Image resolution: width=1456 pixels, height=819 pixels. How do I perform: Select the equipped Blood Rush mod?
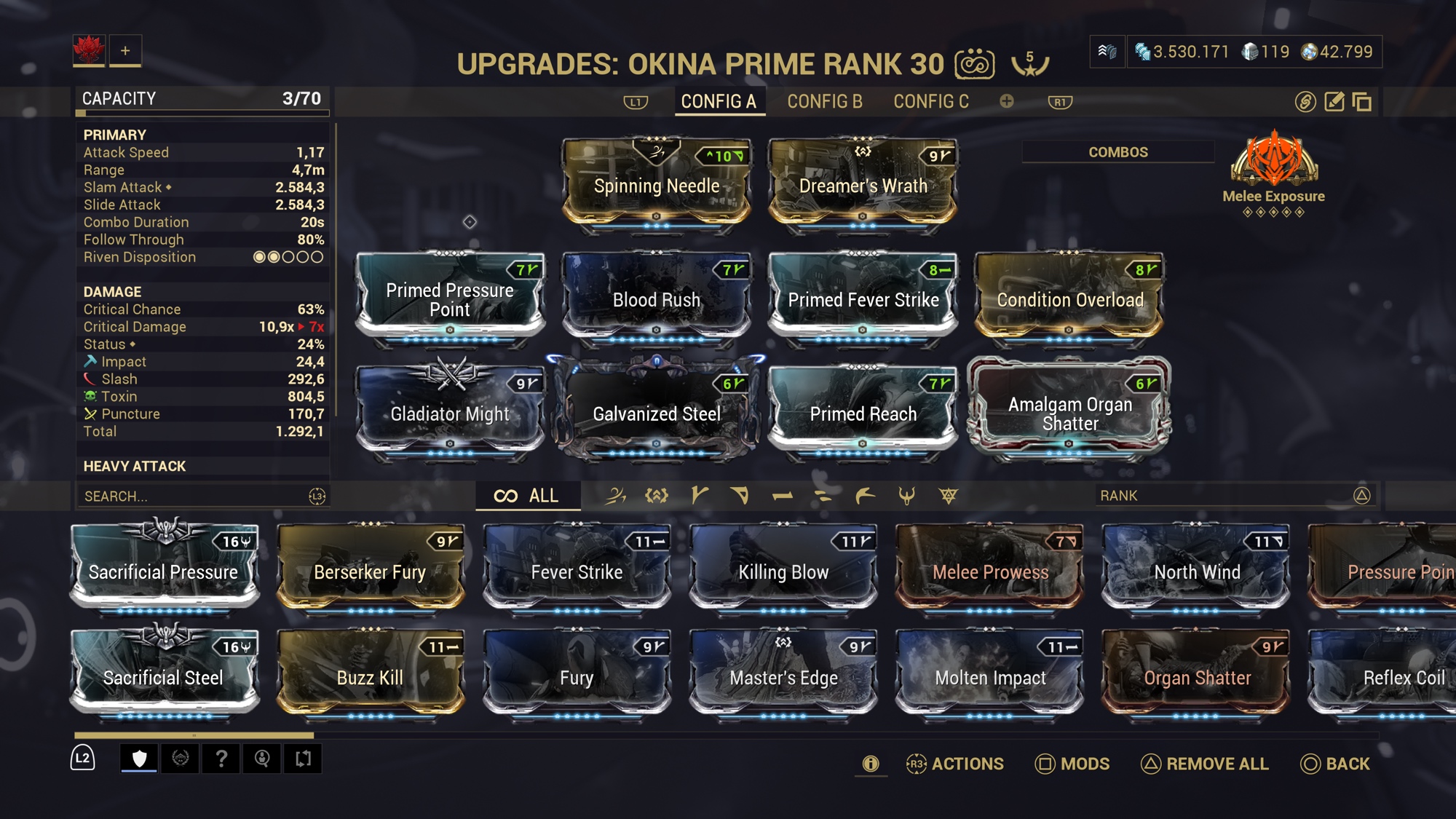(656, 299)
